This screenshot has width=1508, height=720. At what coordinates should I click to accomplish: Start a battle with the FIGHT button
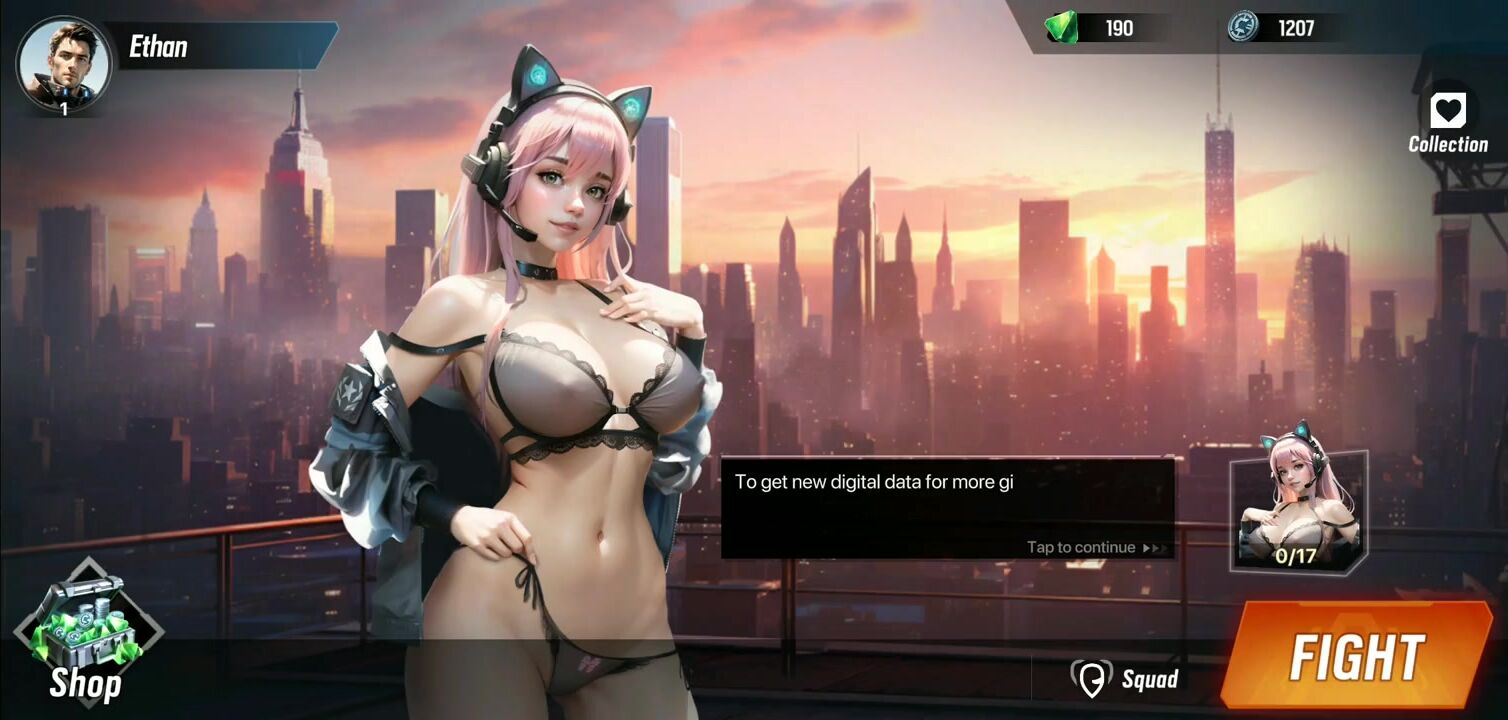tap(1356, 657)
